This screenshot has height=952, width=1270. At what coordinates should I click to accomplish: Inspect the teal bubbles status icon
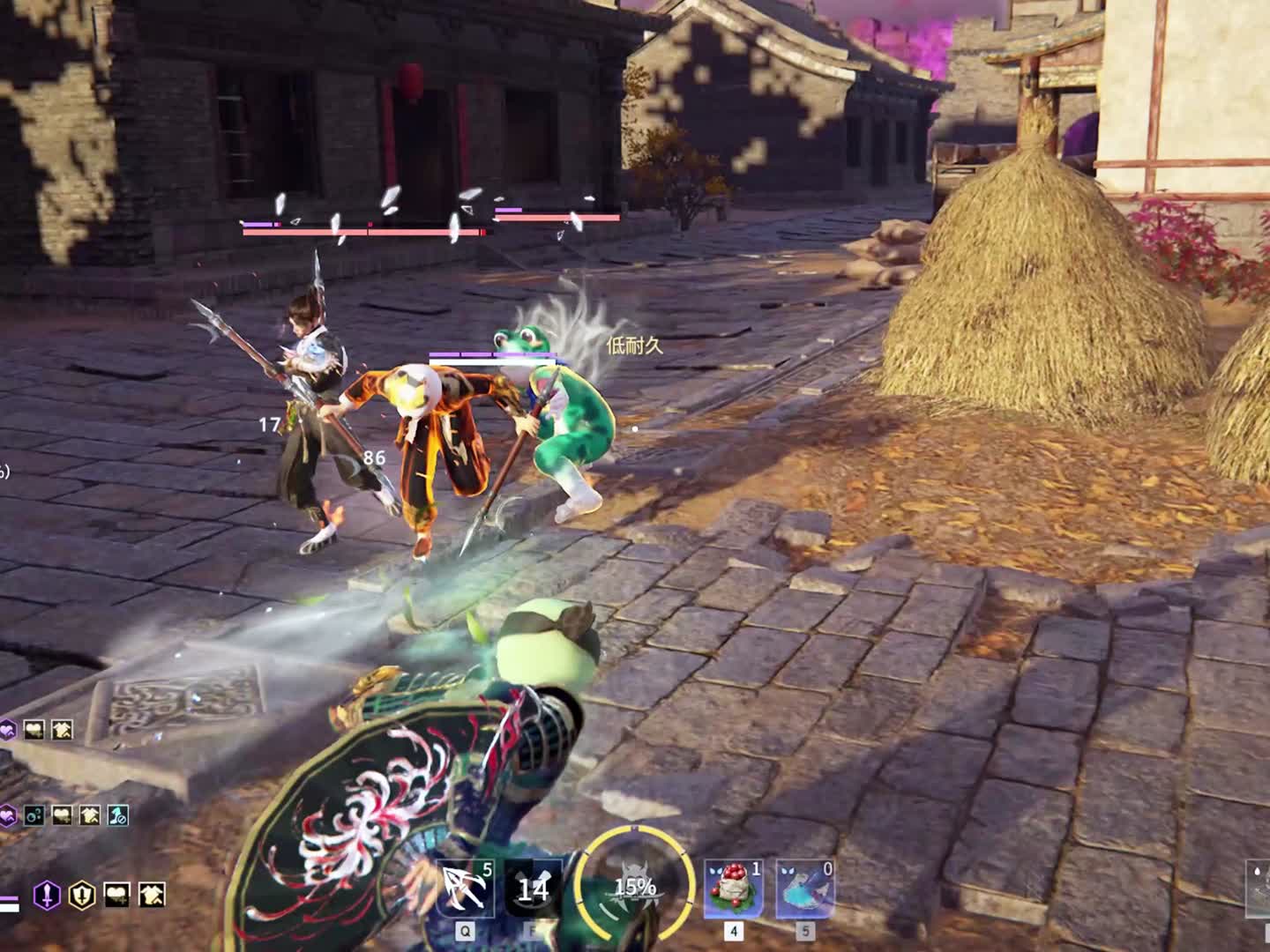[34, 815]
